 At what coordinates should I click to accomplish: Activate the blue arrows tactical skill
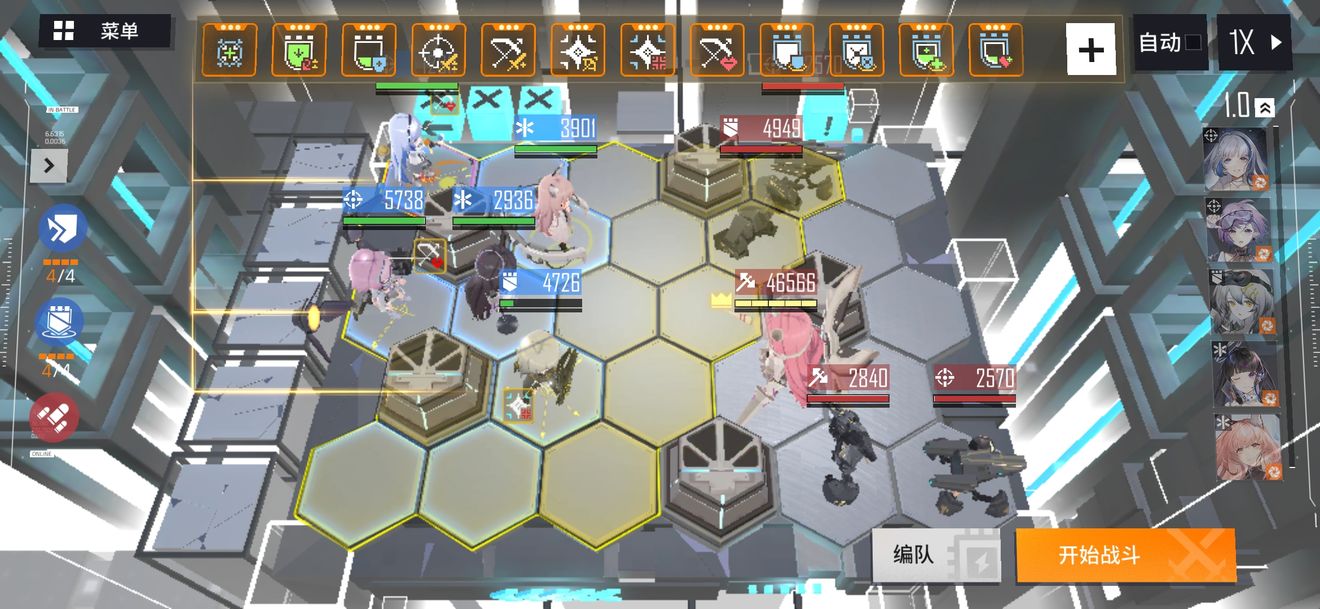click(x=60, y=229)
